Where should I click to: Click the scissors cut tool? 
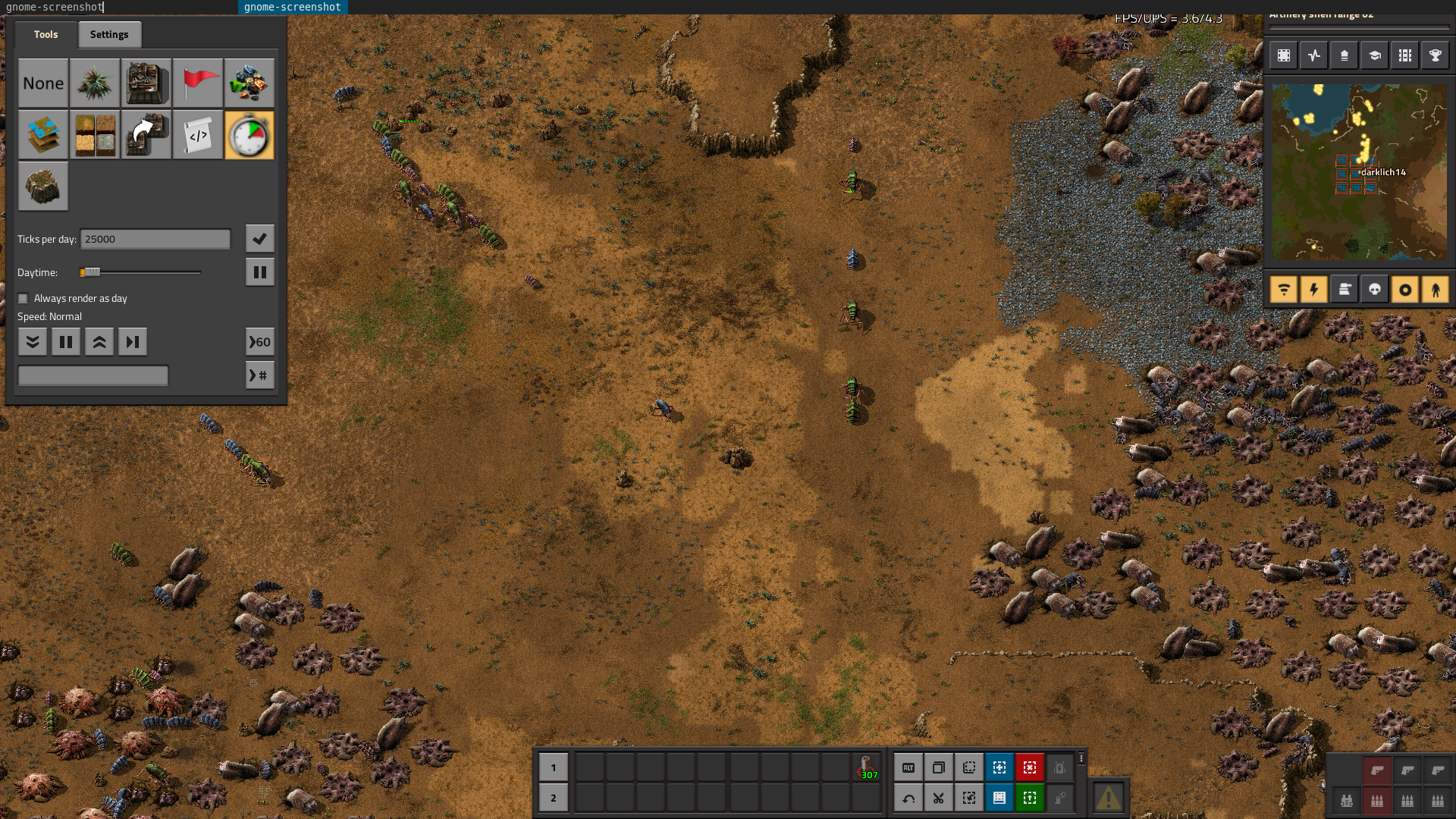(938, 798)
